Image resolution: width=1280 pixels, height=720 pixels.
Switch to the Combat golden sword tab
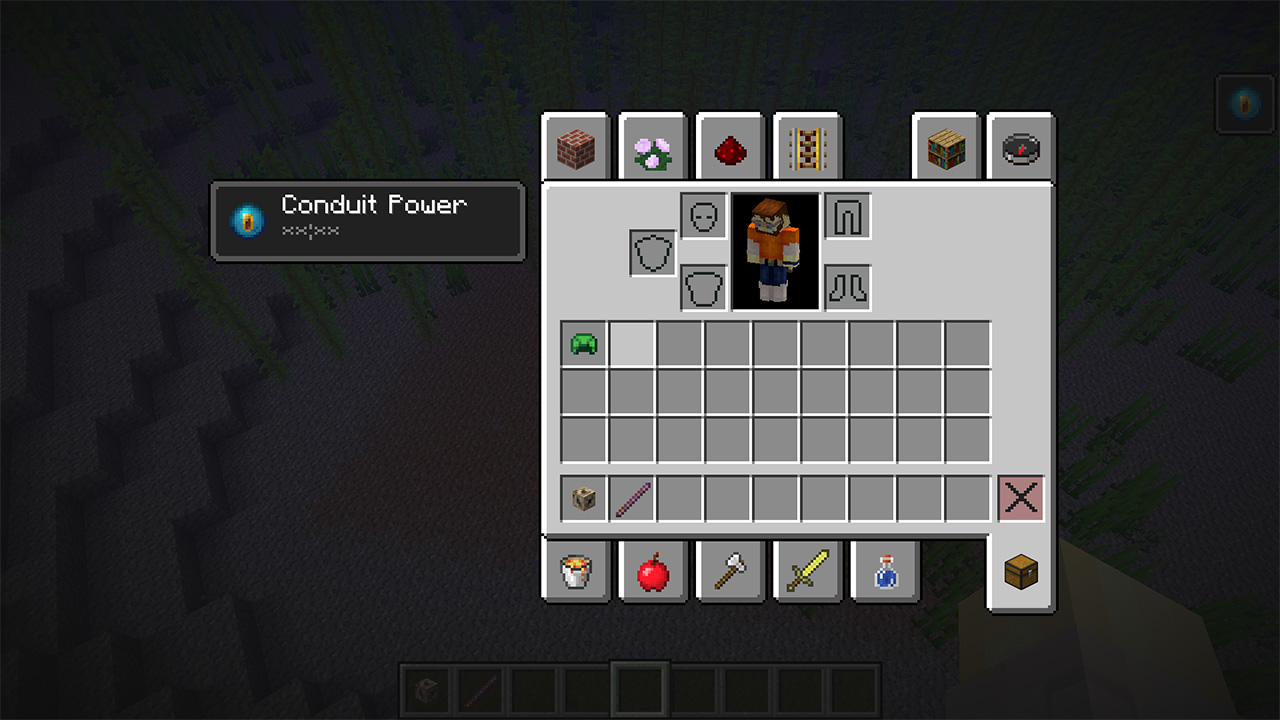click(x=807, y=573)
